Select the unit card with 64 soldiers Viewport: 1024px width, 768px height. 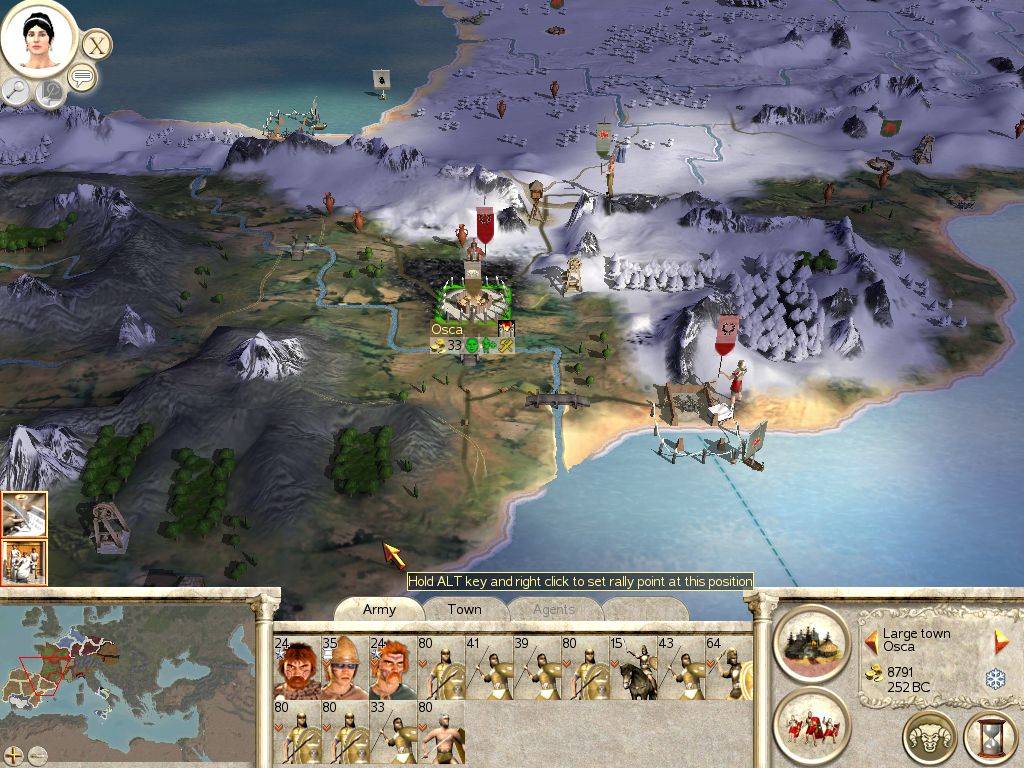tap(728, 667)
